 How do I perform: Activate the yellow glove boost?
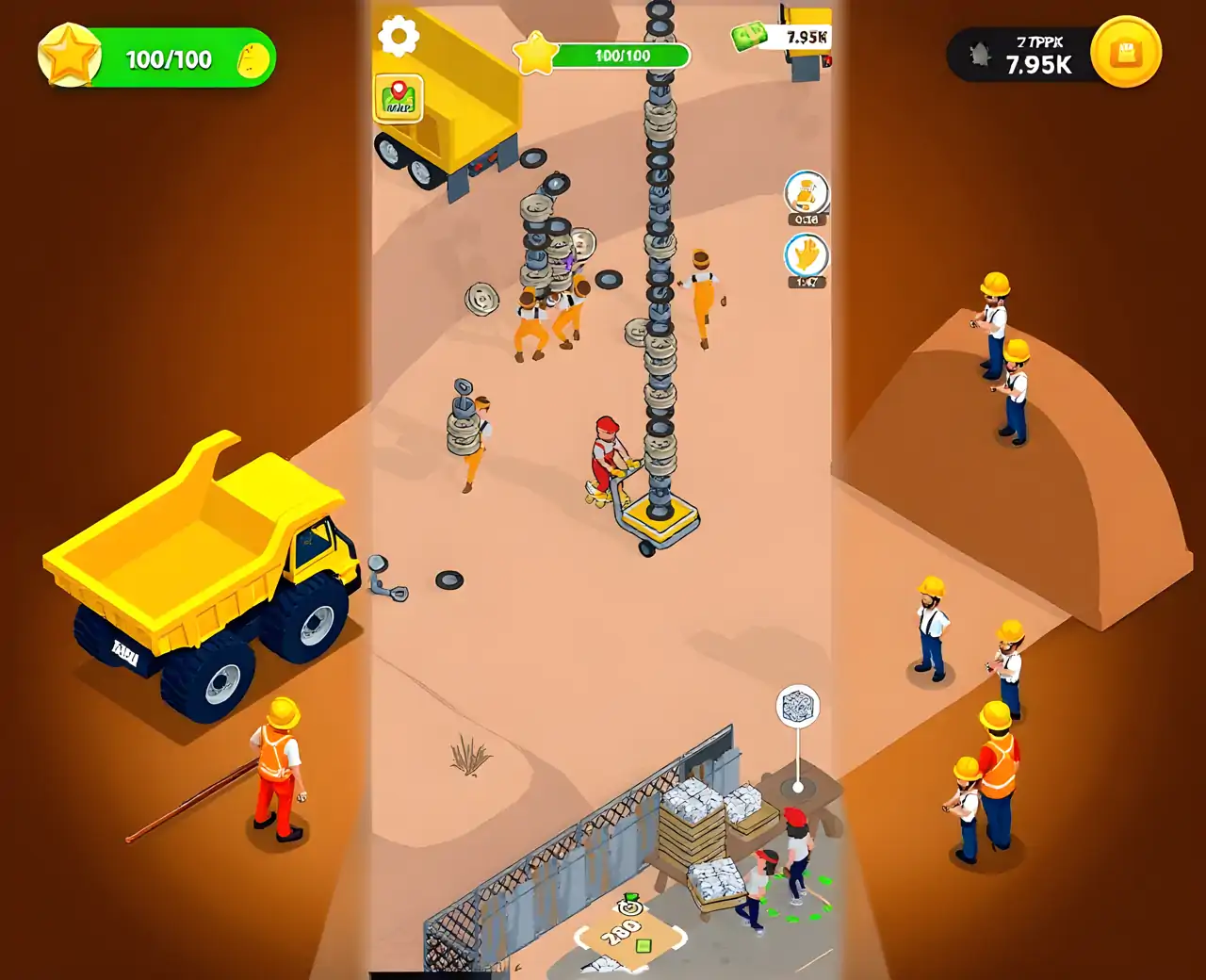coord(807,255)
